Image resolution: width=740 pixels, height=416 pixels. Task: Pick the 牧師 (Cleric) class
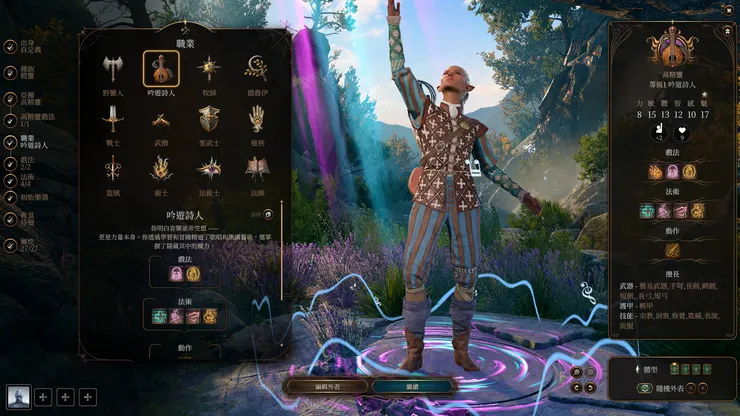click(x=209, y=69)
